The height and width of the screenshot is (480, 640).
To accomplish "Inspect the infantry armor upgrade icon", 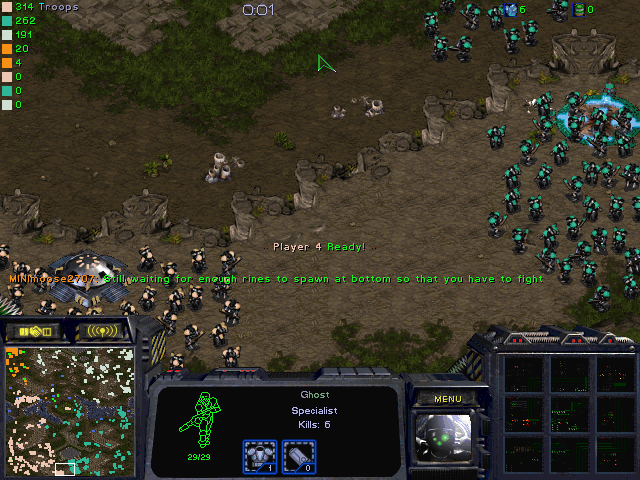I will click(x=259, y=456).
